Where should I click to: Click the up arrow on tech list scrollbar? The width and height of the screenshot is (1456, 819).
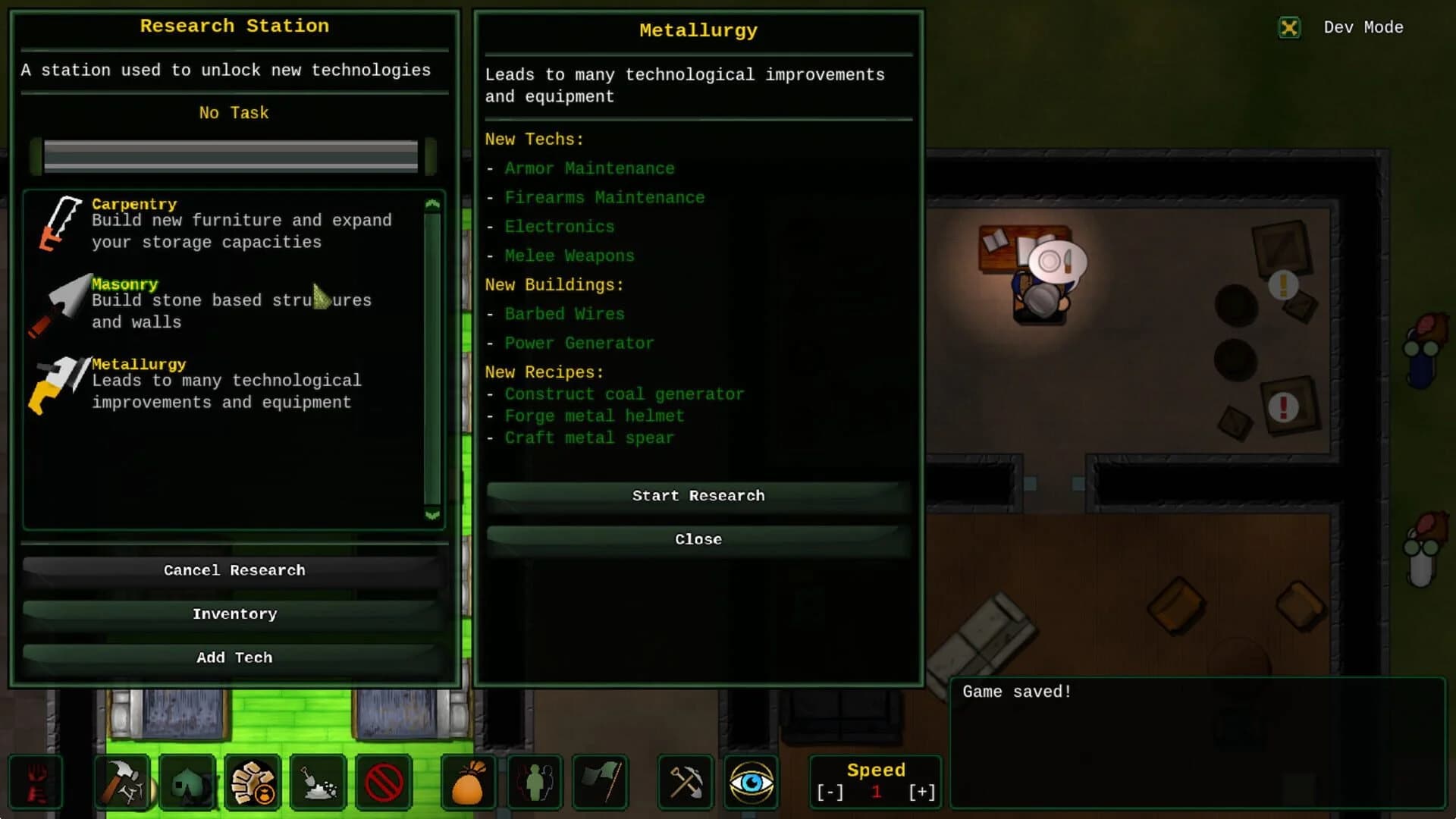click(x=432, y=202)
